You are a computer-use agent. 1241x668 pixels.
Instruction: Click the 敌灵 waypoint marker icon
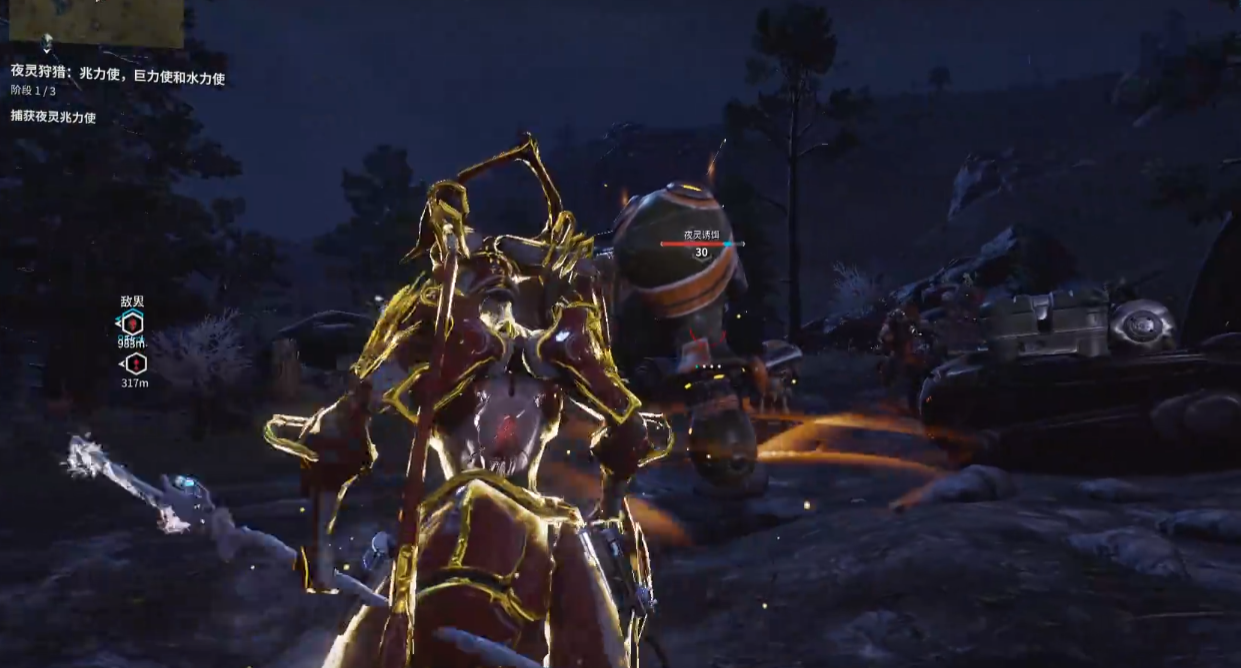pos(132,322)
